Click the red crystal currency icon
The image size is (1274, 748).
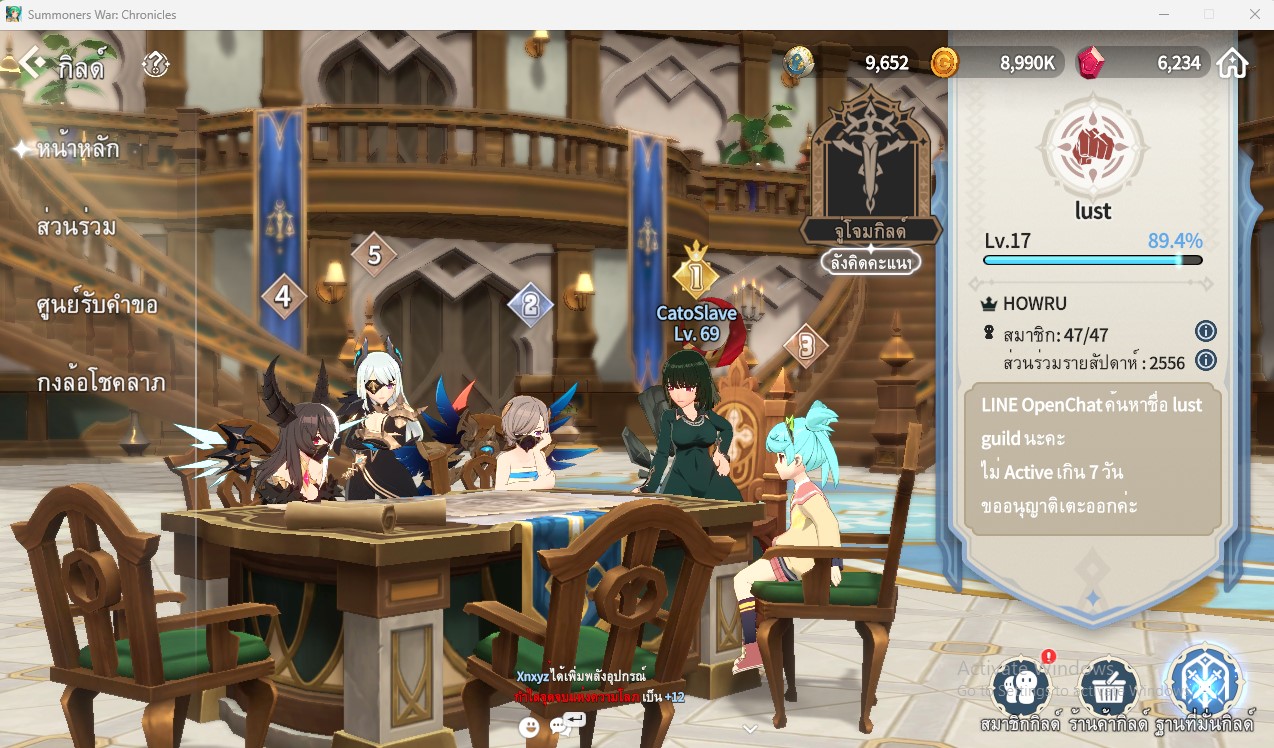(1091, 63)
